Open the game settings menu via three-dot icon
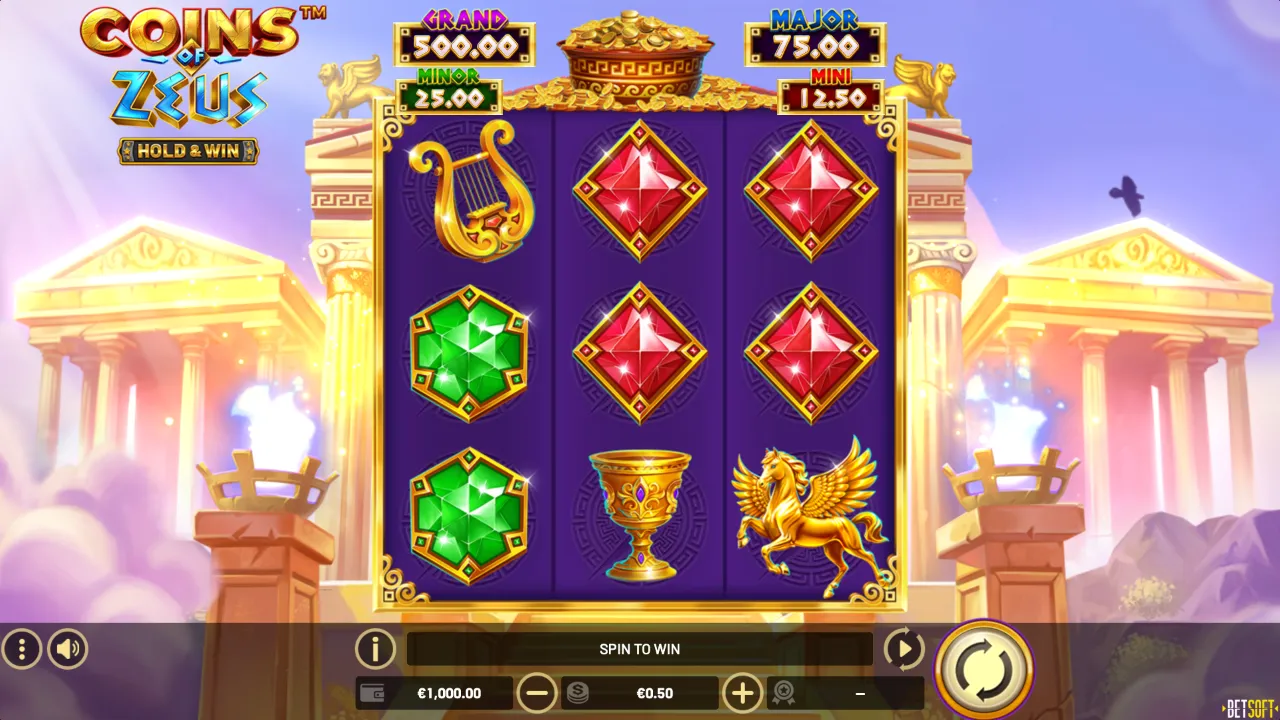 click(x=22, y=649)
